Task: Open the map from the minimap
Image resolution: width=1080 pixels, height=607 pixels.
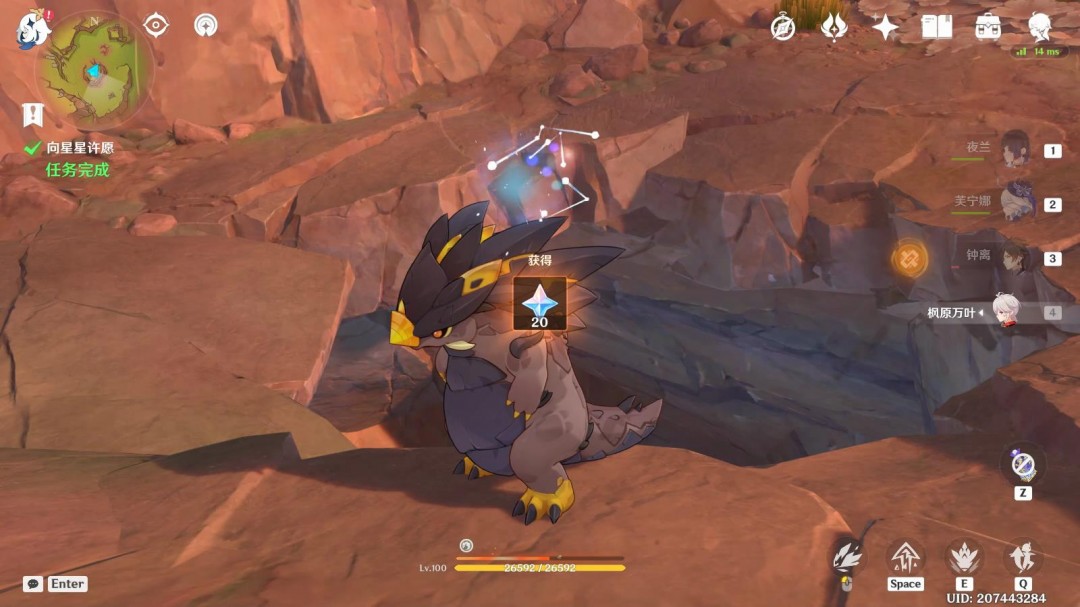Action: [95, 70]
